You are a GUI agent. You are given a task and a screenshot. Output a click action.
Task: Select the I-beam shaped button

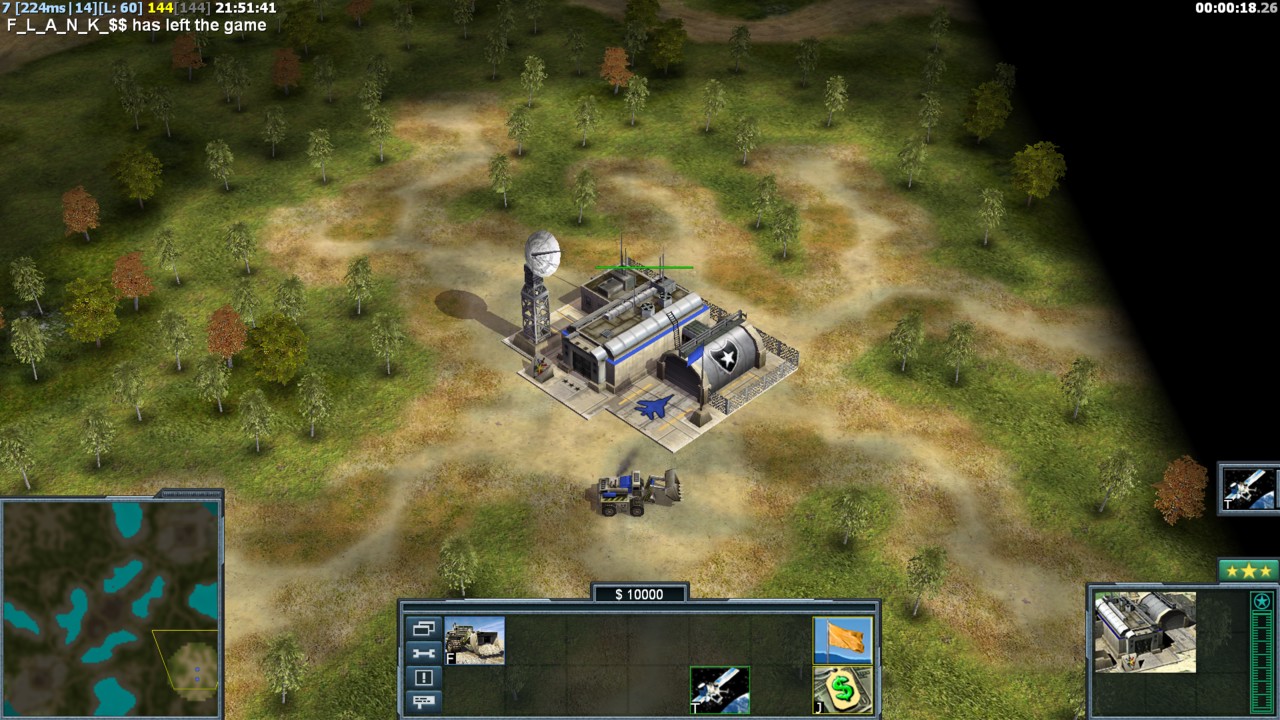[422, 654]
